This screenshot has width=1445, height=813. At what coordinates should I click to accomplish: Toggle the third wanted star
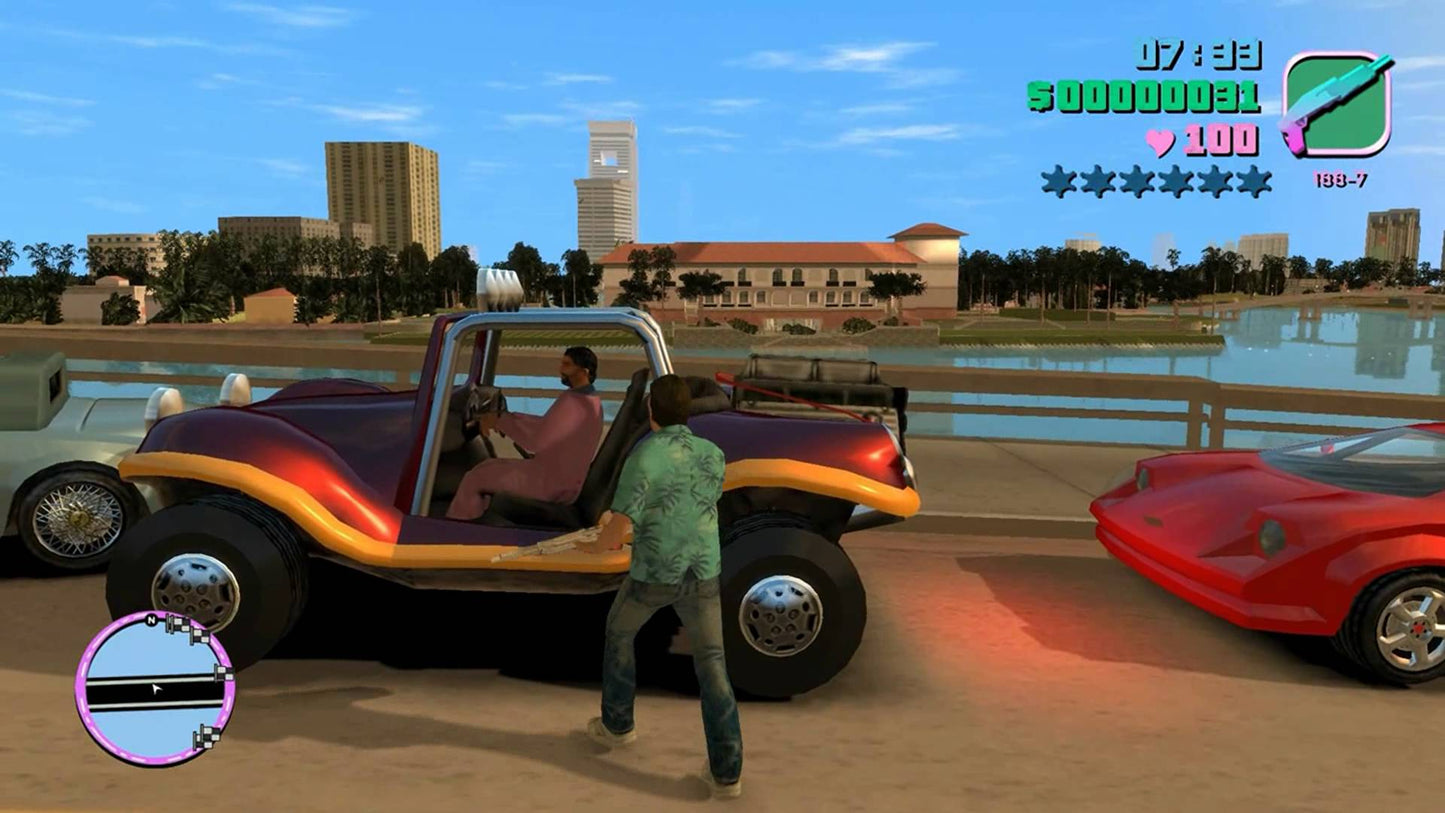click(1138, 181)
